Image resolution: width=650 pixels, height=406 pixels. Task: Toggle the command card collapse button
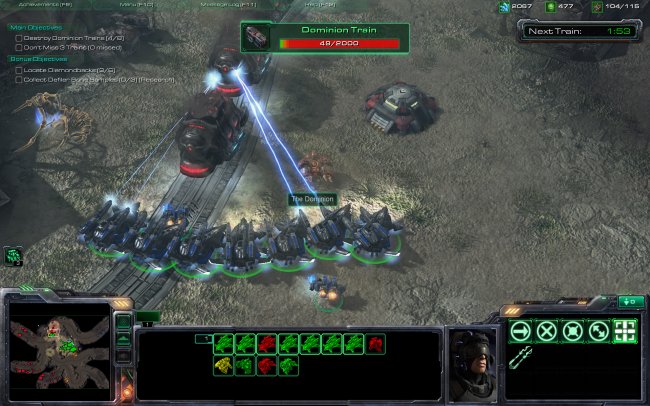click(630, 301)
